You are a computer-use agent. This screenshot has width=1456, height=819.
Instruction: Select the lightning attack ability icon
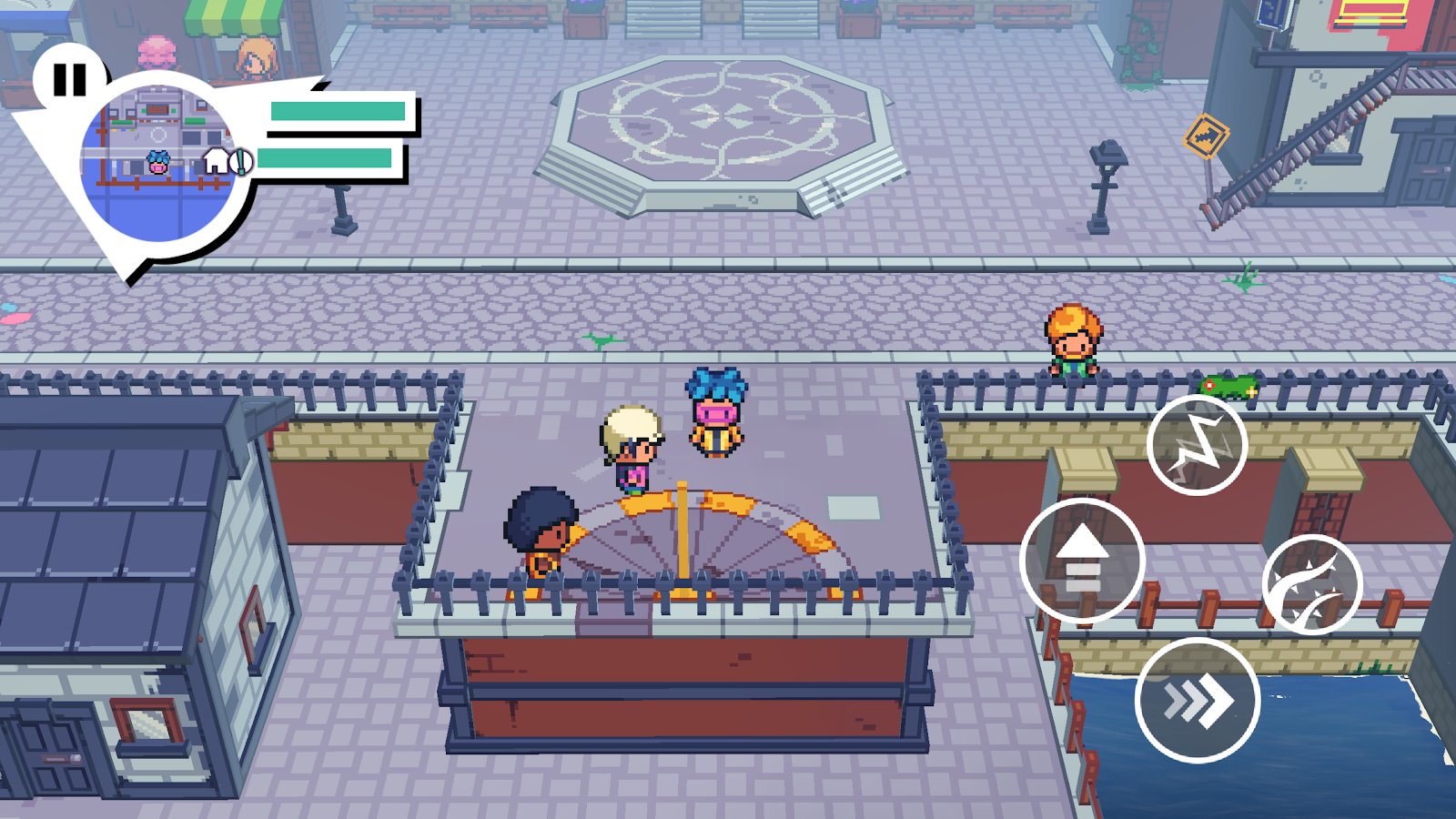pyautogui.click(x=1199, y=447)
